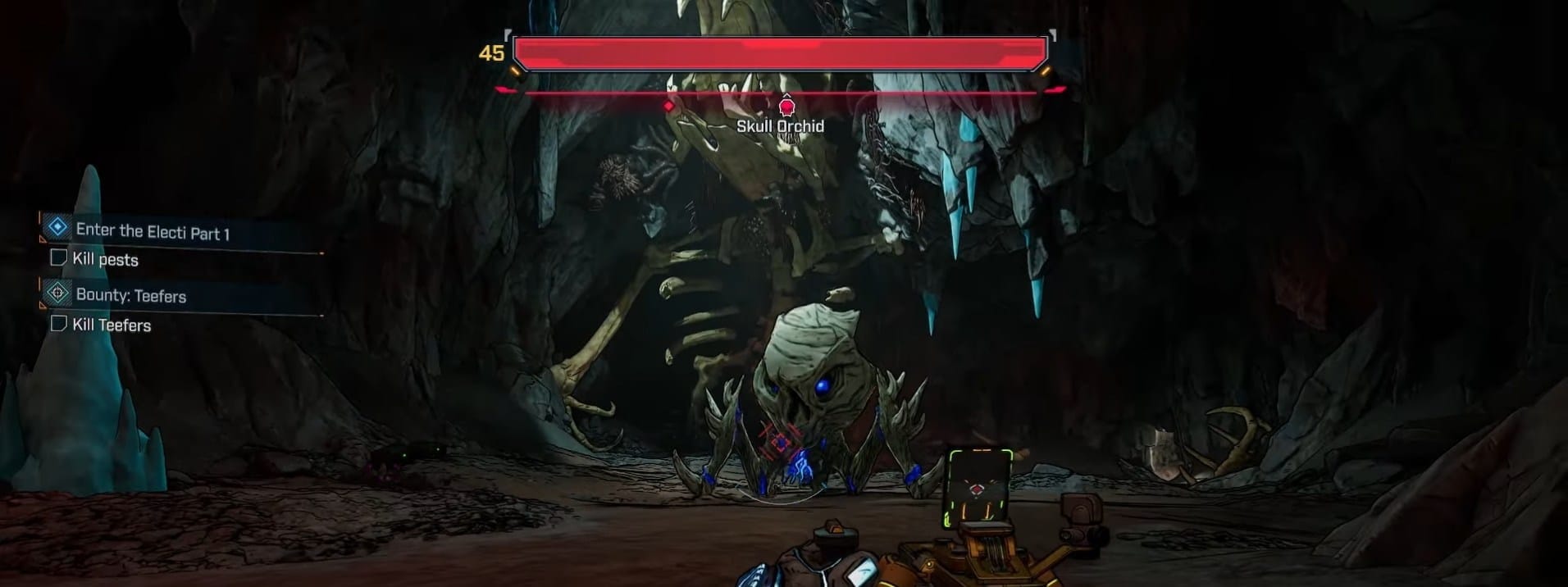Select the Enter the Electi Part 1 quest
The width and height of the screenshot is (1568, 587).
tap(153, 232)
